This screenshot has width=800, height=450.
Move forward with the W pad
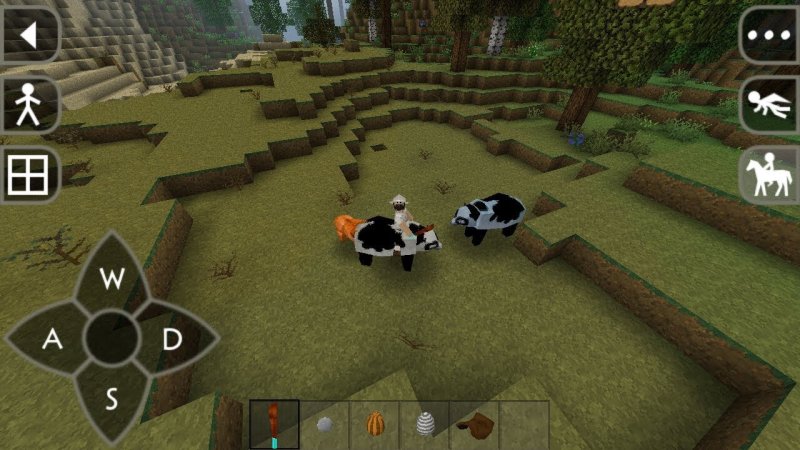tap(112, 279)
